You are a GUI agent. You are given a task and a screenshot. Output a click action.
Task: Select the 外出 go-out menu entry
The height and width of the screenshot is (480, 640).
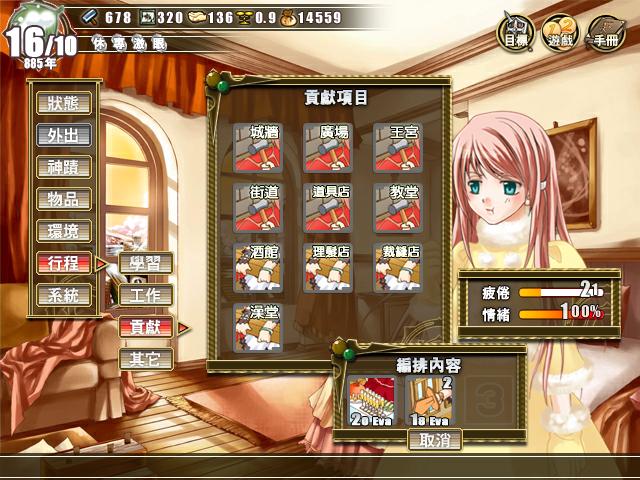click(x=63, y=135)
